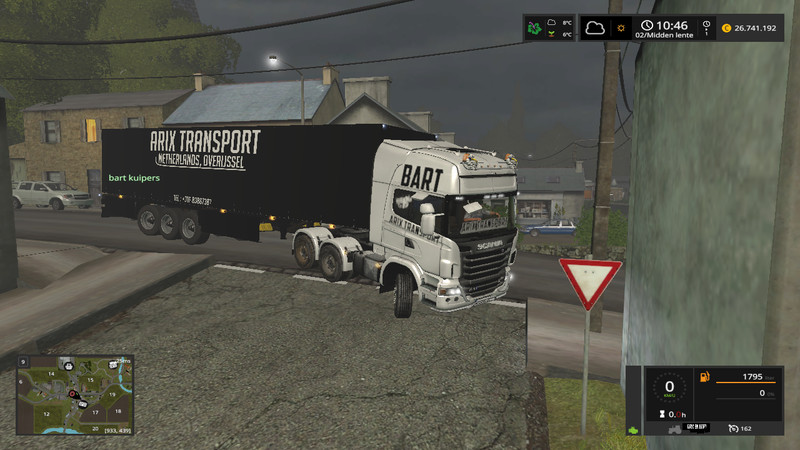This screenshot has height=450, width=800.
Task: Click field 17 on the minimap
Action: click(x=93, y=412)
